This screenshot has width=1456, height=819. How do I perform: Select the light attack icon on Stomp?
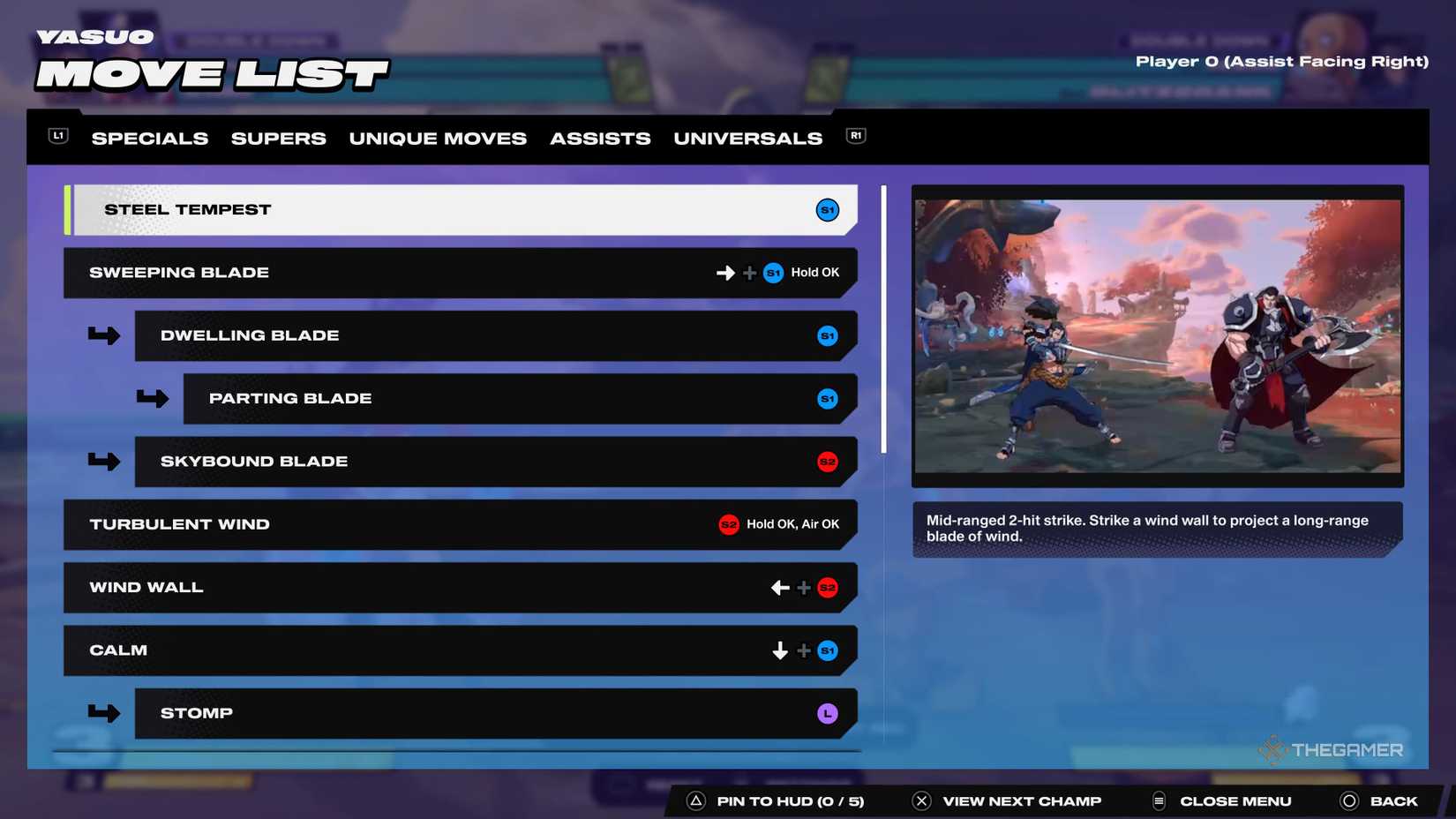click(827, 713)
